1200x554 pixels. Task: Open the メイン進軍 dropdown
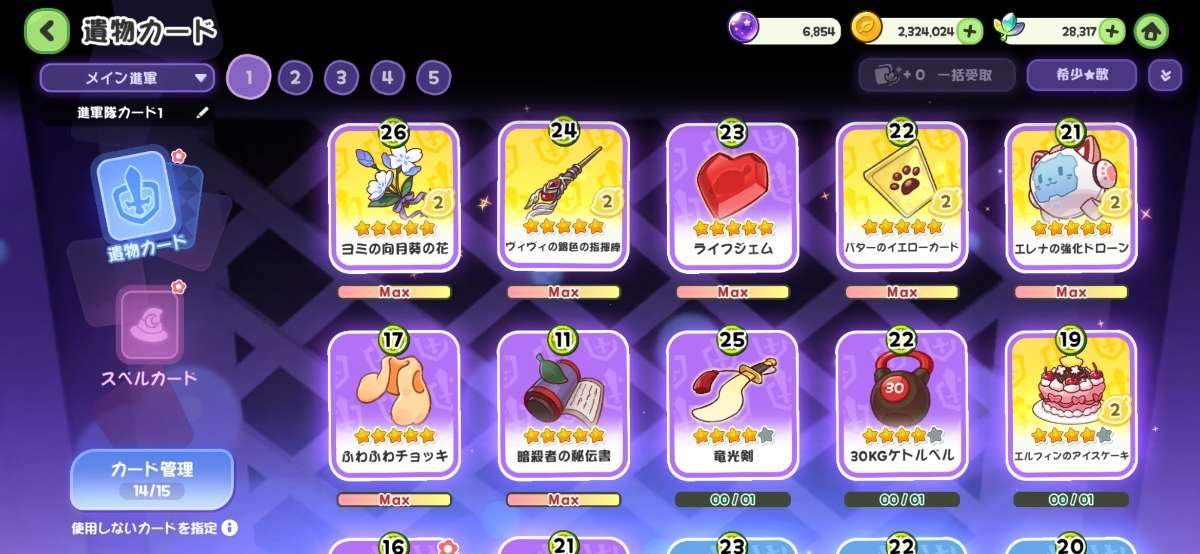127,77
